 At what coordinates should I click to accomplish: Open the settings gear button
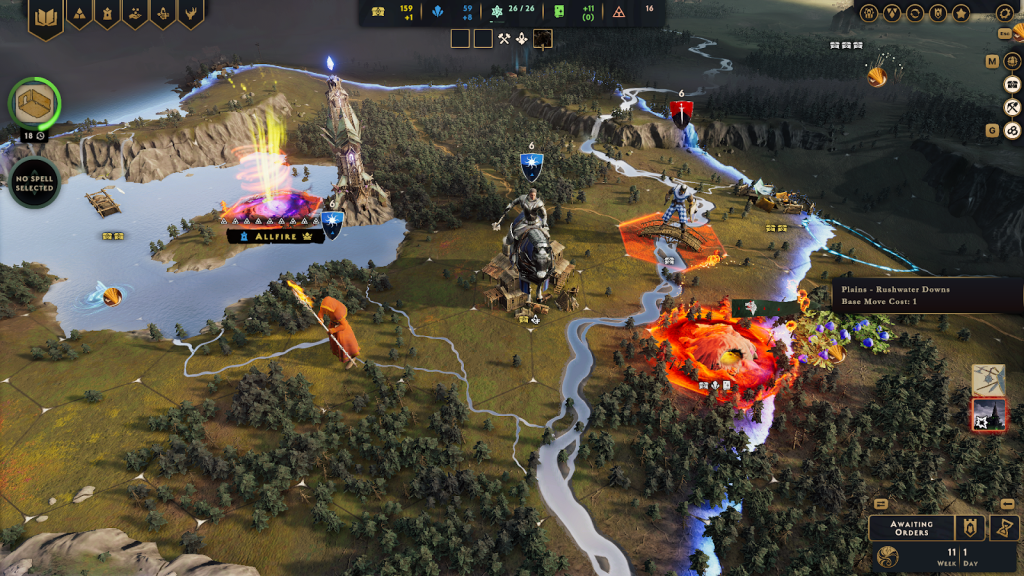click(1005, 13)
